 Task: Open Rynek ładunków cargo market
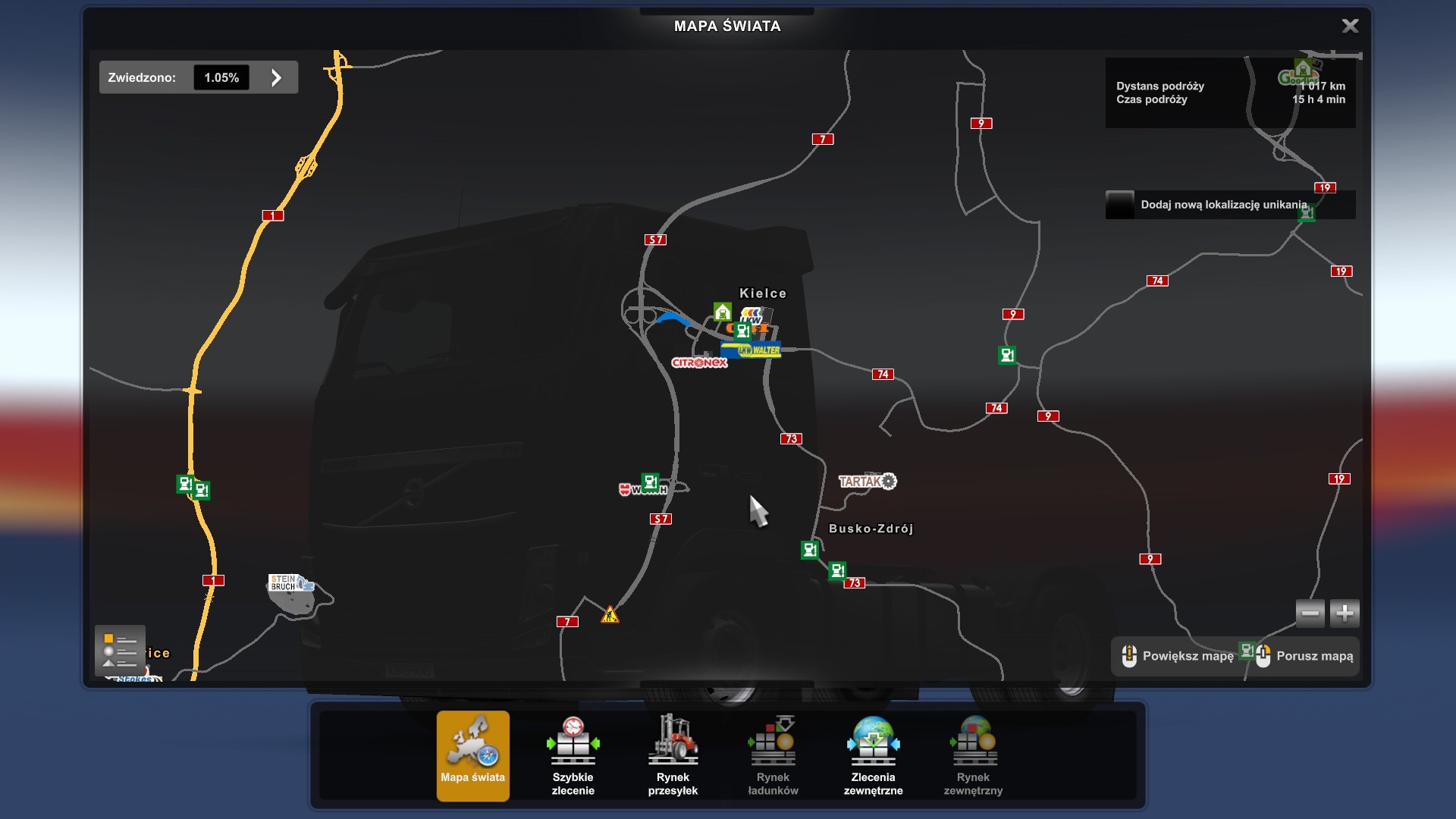pos(773,755)
